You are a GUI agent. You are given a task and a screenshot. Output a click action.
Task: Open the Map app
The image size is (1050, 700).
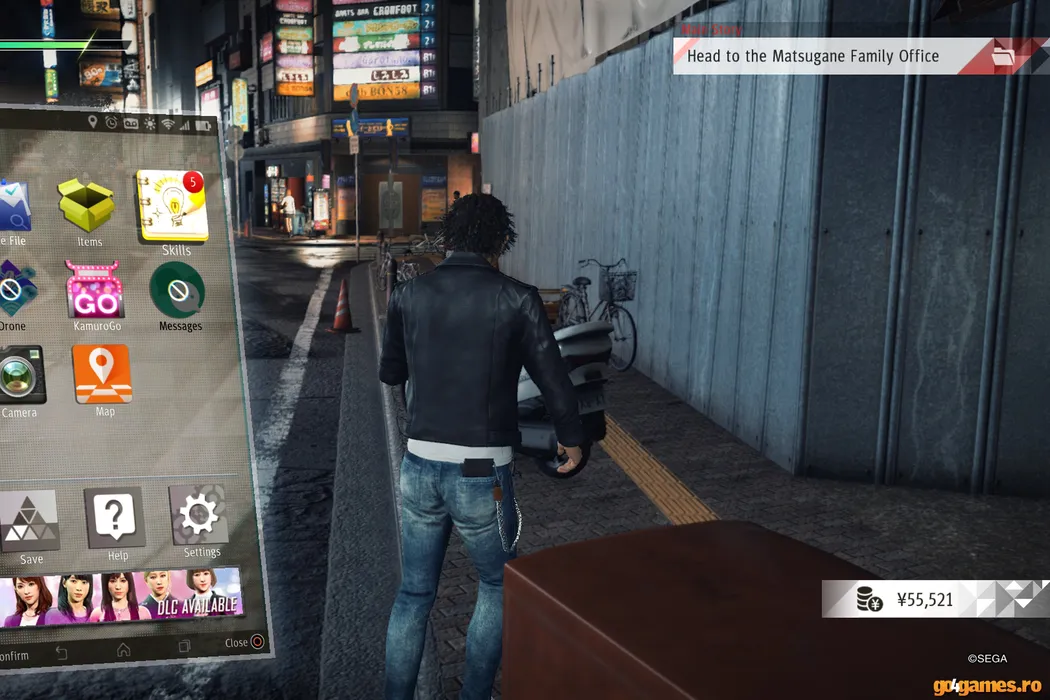click(x=102, y=375)
